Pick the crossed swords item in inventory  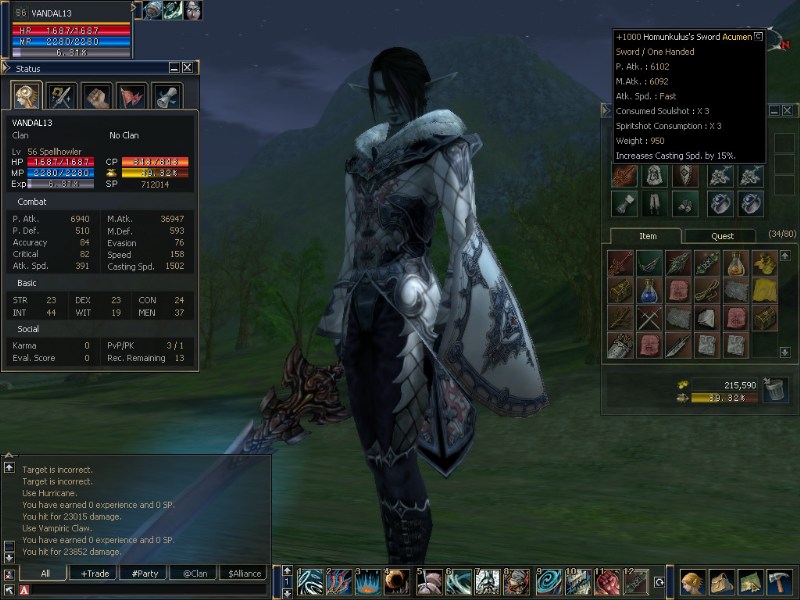pos(649,319)
